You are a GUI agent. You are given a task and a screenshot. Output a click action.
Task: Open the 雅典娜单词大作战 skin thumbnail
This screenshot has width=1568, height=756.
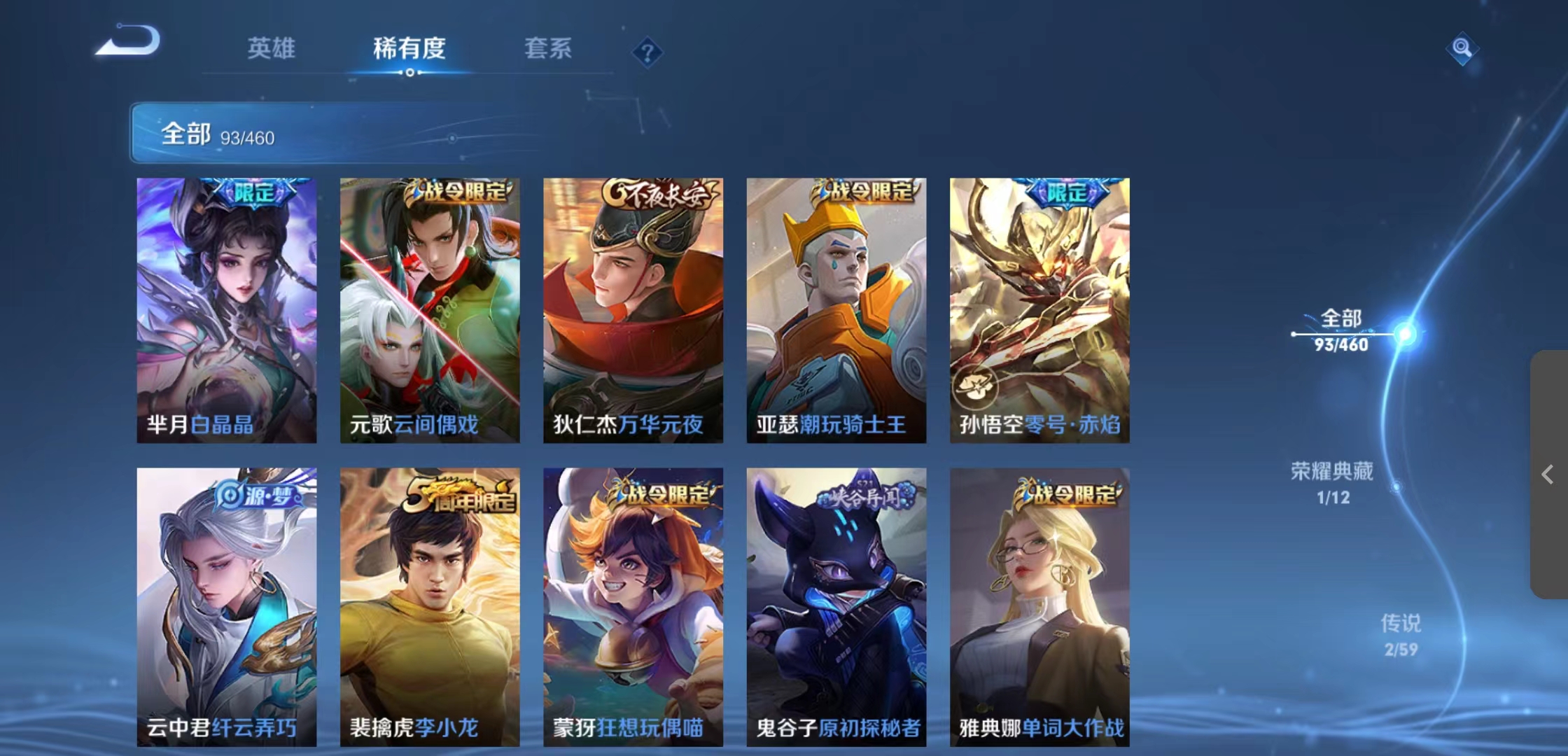coord(1039,595)
